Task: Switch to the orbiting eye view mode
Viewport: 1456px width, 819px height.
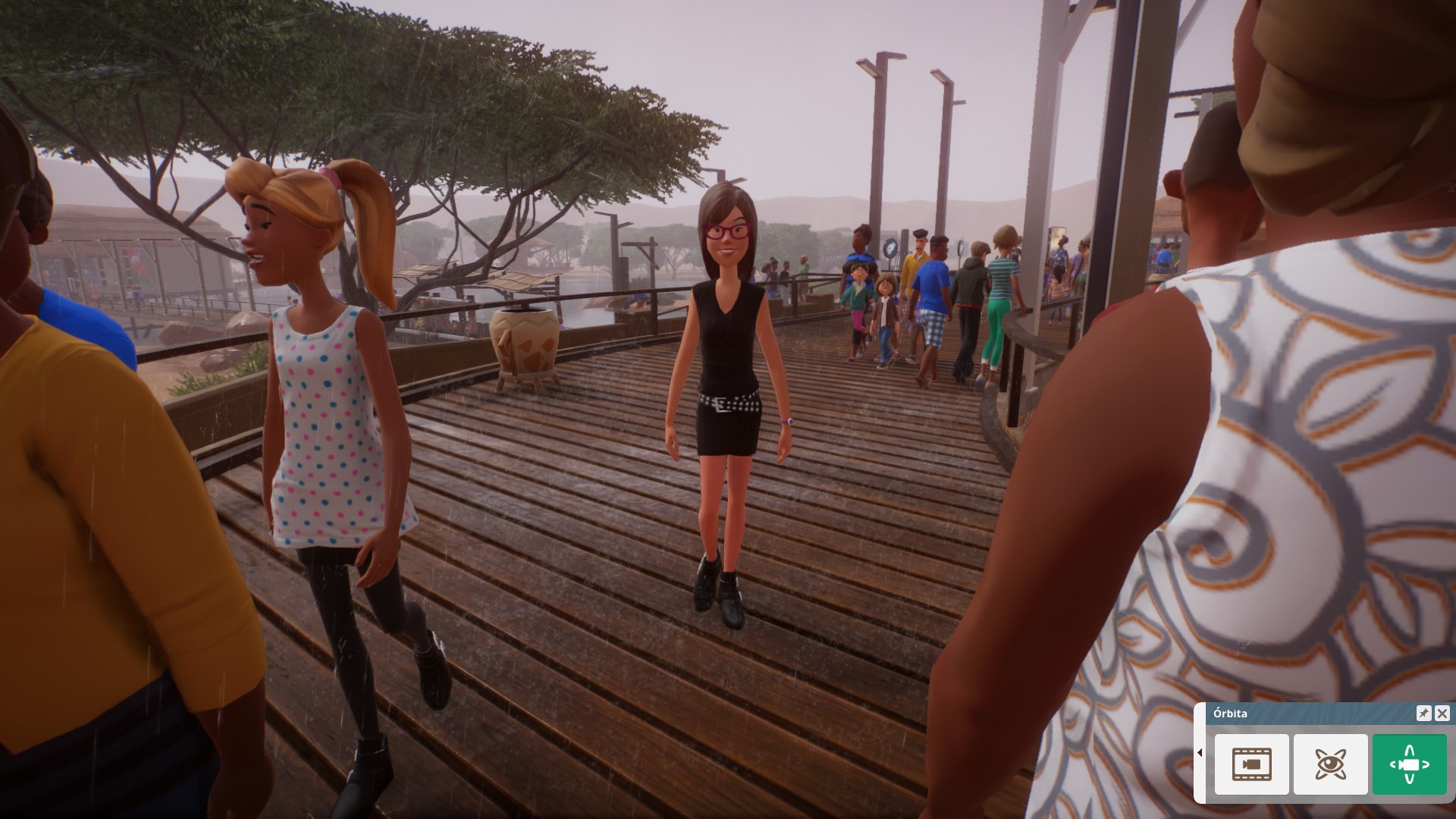Action: (1330, 764)
